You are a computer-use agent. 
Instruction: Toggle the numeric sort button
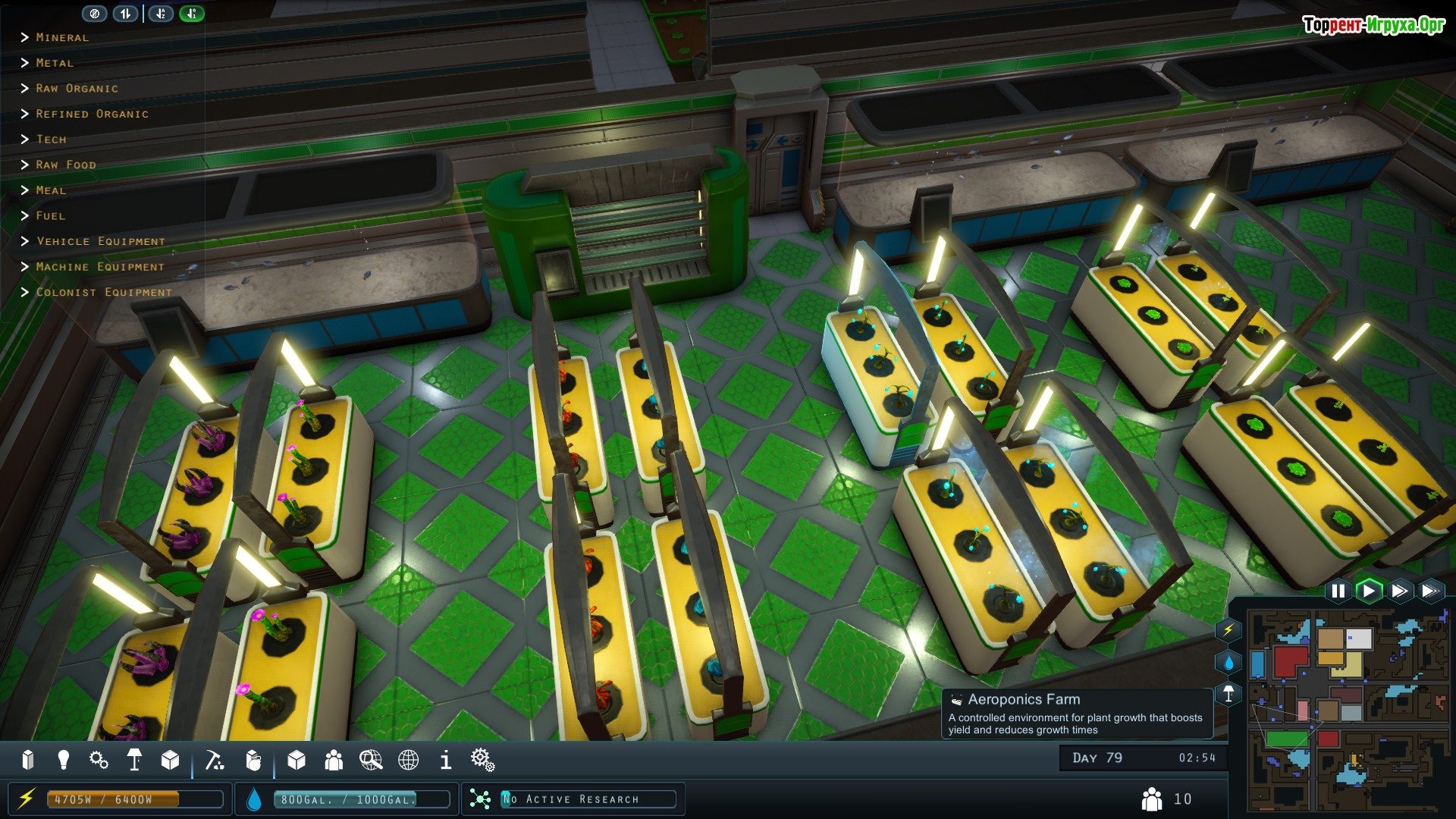(192, 14)
